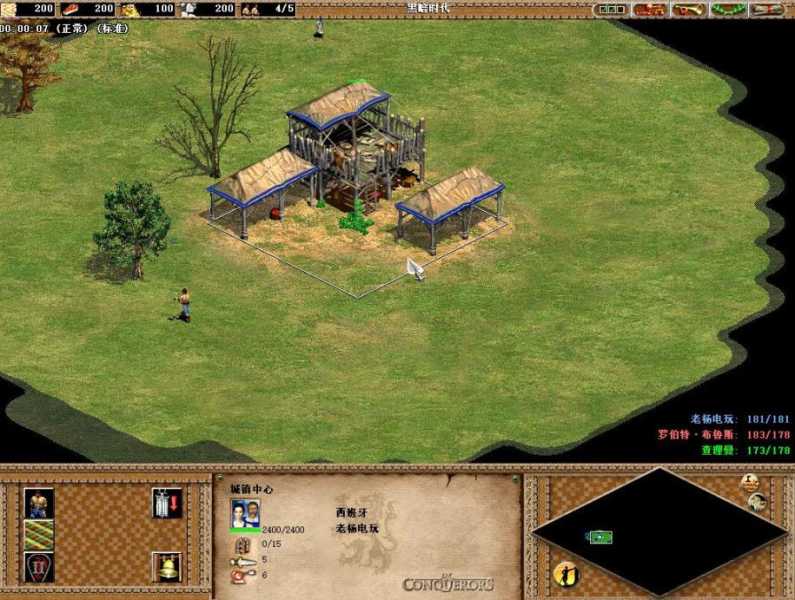Select the town center portrait

(245, 513)
